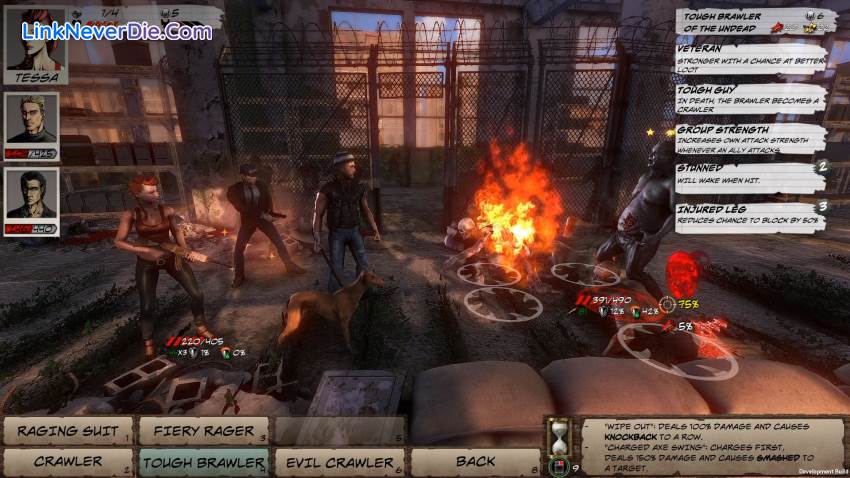Viewport: 850px width, 478px height.
Task: Select the Raging Suit target button
Action: pyautogui.click(x=68, y=431)
